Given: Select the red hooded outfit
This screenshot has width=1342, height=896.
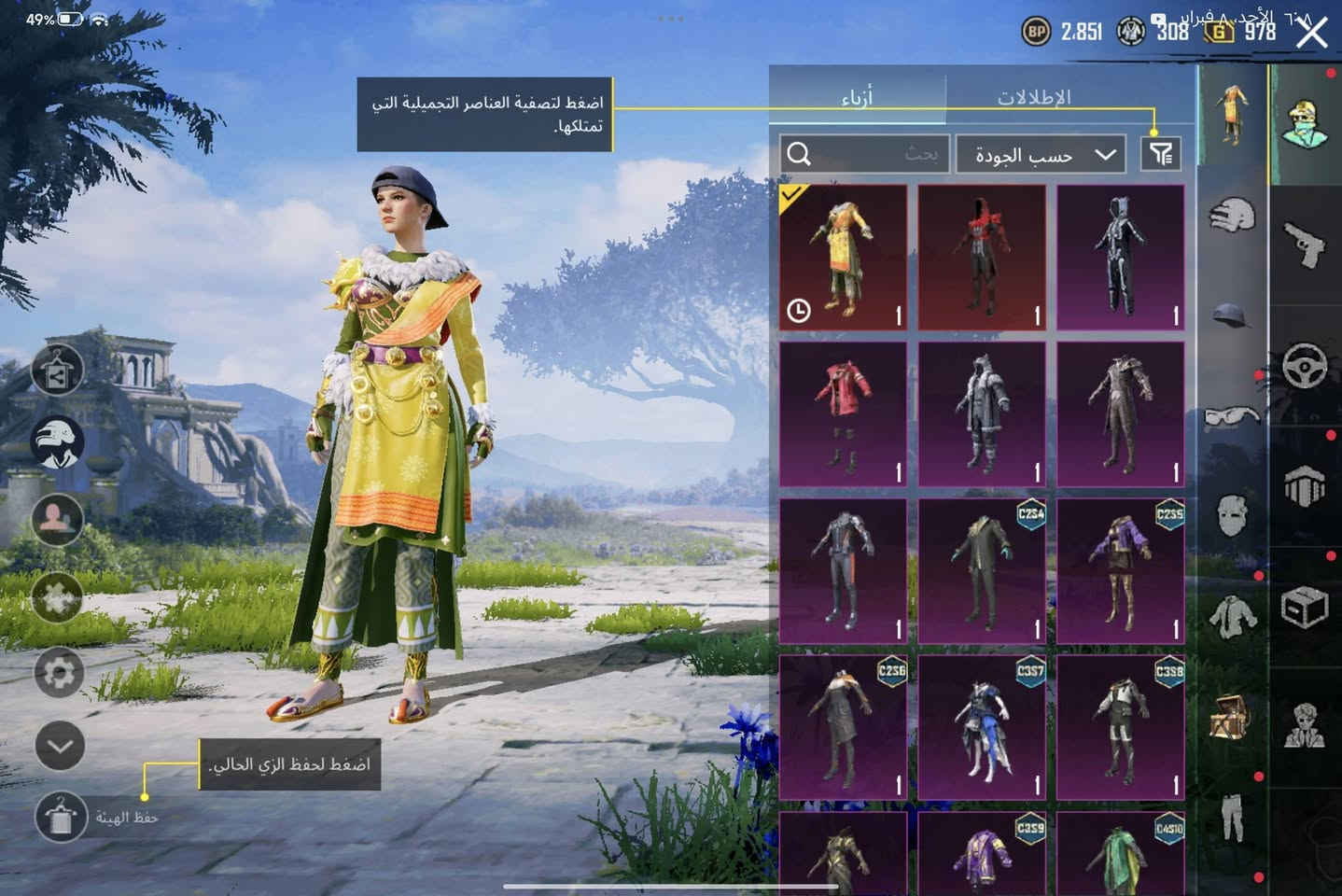Looking at the screenshot, I should [982, 257].
